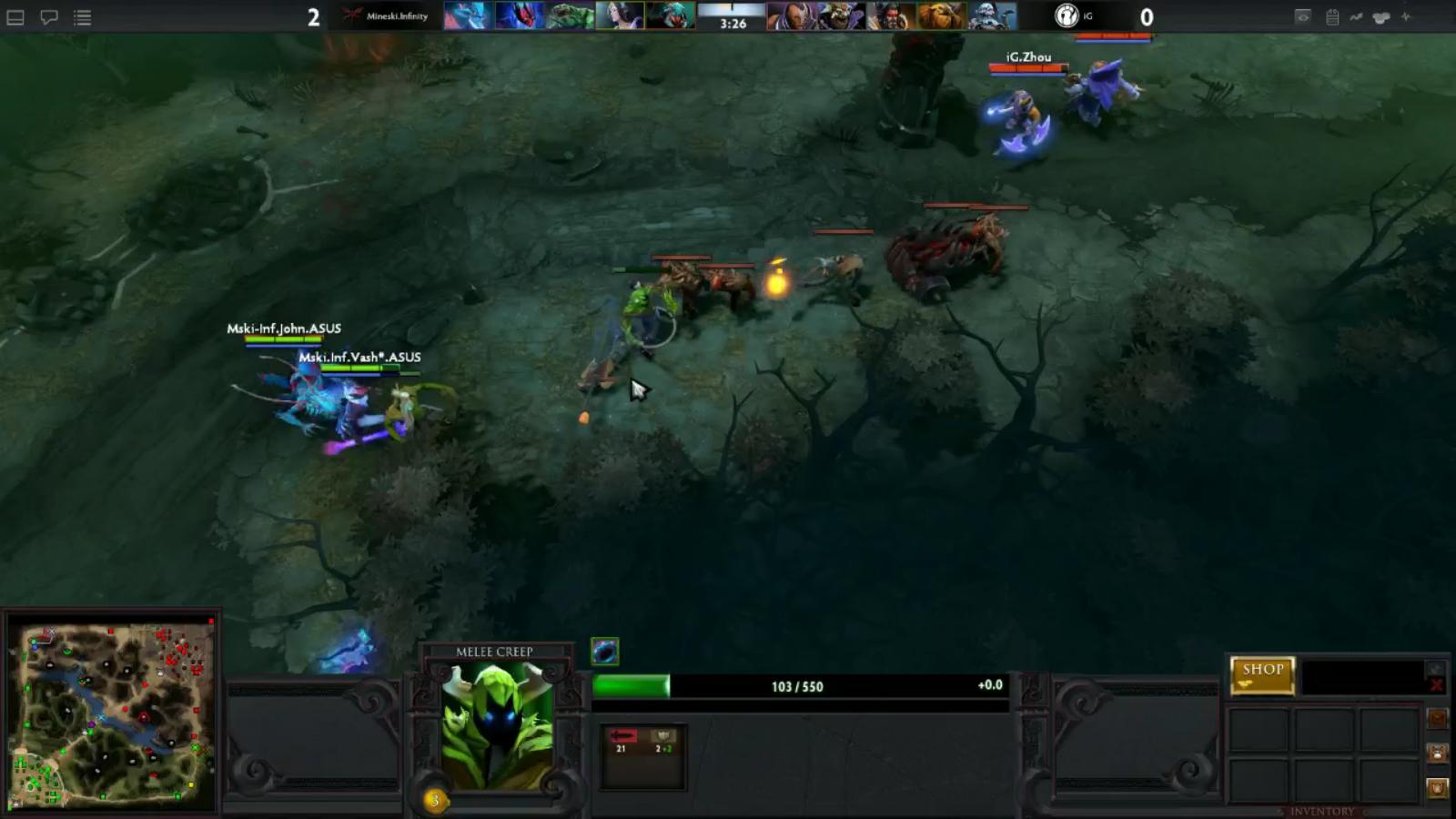Viewport: 1456px width, 819px height.
Task: Click the red X near the shop panel
Action: tap(1436, 685)
